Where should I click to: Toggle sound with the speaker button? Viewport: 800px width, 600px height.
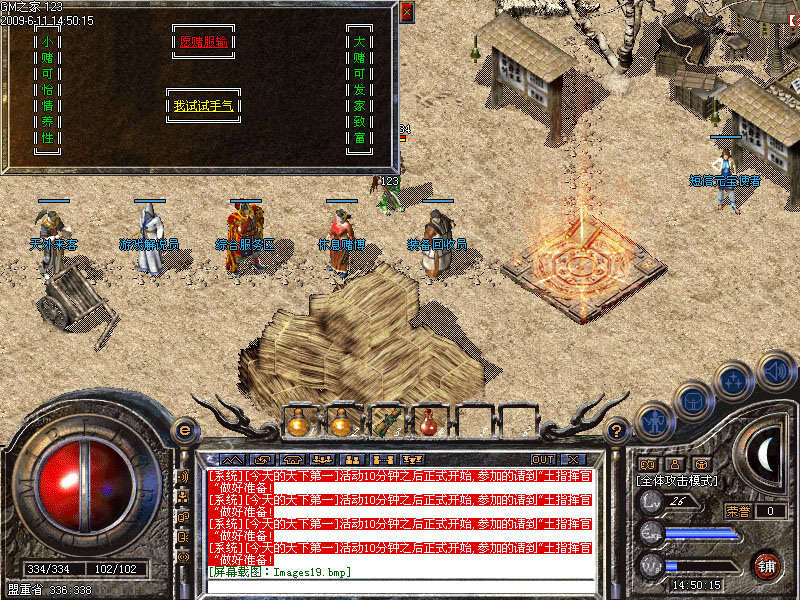pyautogui.click(x=775, y=369)
